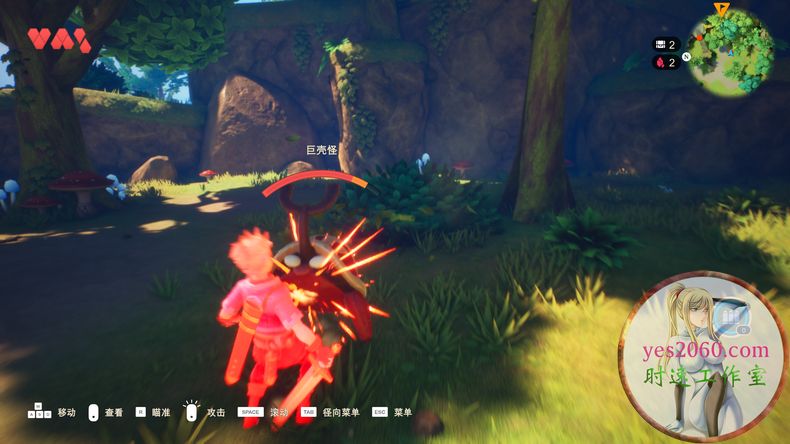Click the red flame counter icon
The image size is (790, 444).
click(x=660, y=62)
